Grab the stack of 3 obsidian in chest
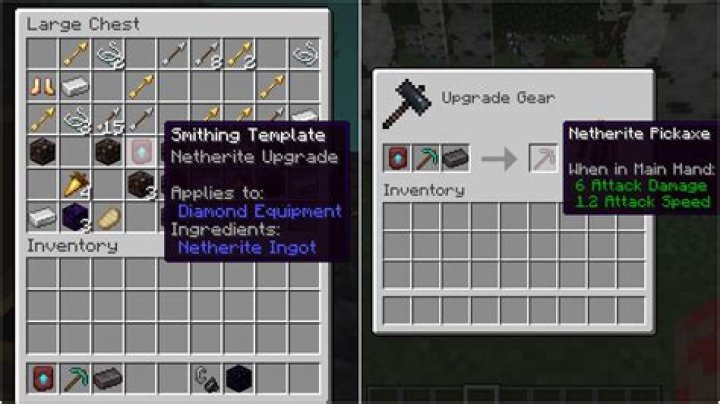The width and height of the screenshot is (720, 404). click(75, 216)
